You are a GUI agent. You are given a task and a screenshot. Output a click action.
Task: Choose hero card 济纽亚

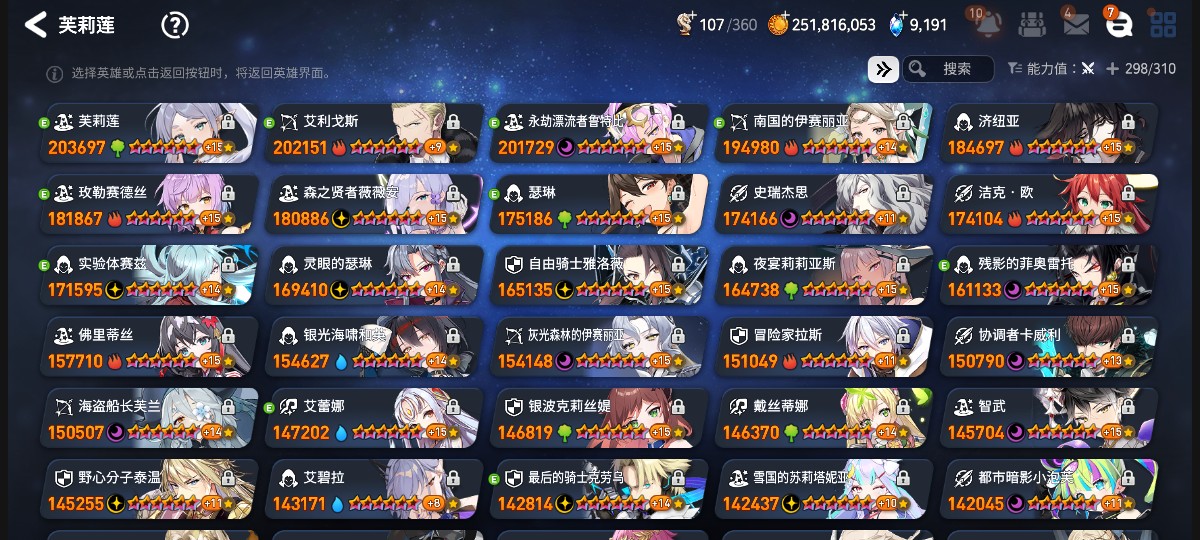click(1049, 134)
